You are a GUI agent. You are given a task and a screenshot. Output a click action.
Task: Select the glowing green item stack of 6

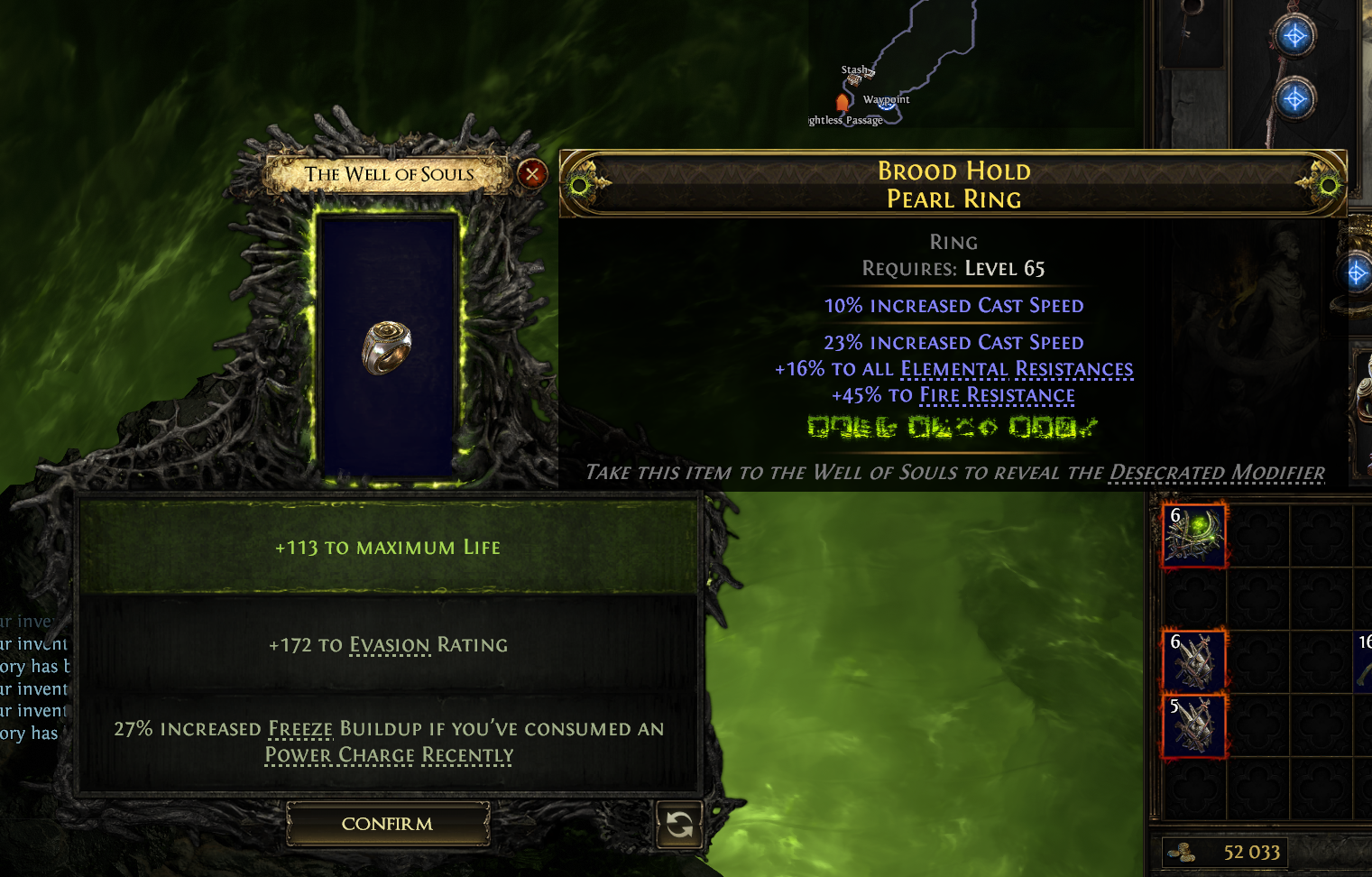pos(1194,535)
